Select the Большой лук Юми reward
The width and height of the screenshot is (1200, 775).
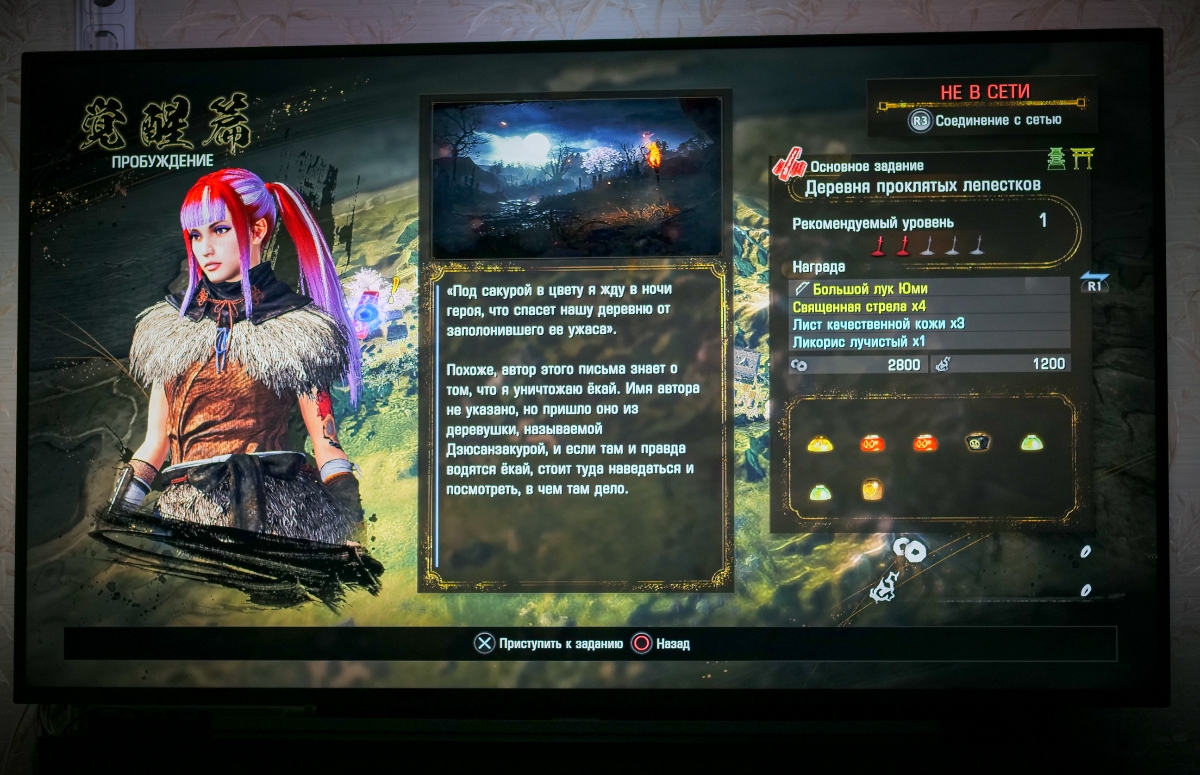click(930, 289)
